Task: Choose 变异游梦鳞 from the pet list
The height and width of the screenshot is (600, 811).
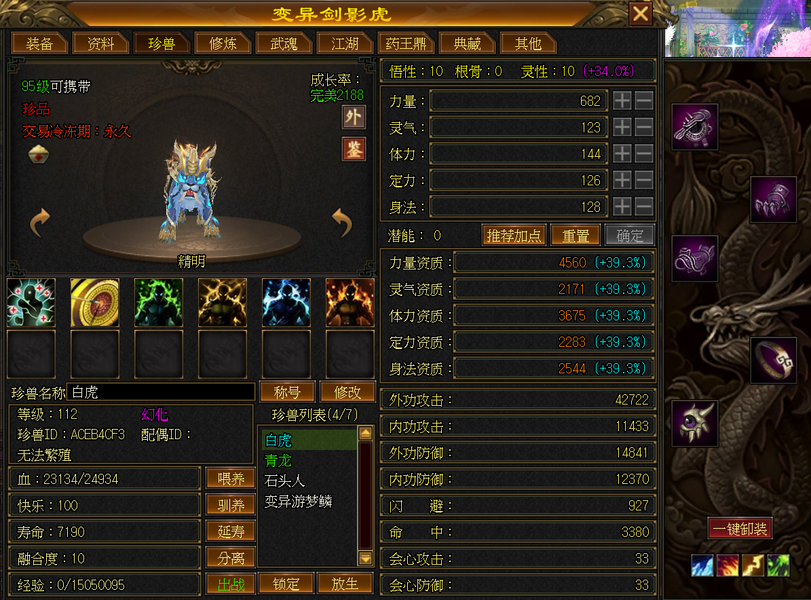Action: [x=298, y=500]
